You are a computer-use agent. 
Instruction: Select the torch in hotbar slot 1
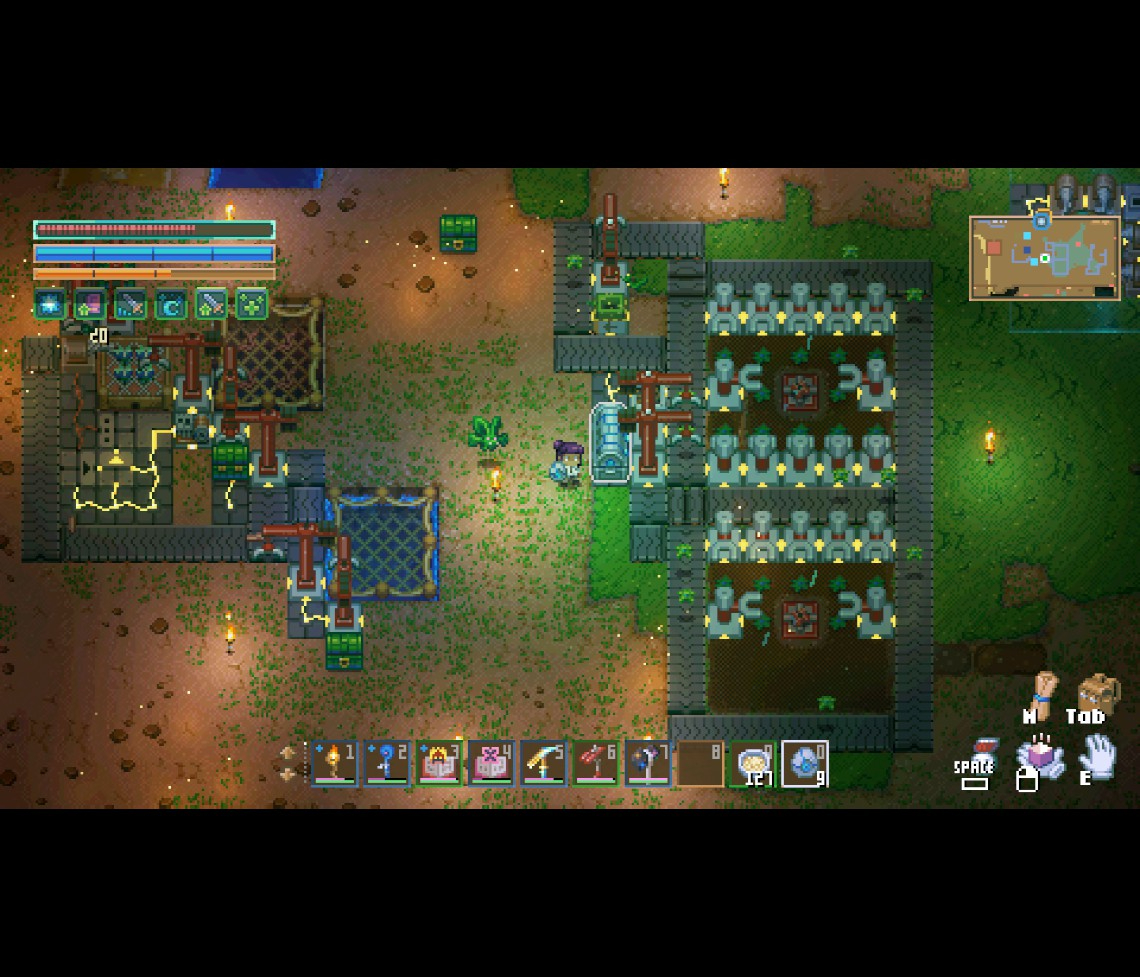[335, 764]
